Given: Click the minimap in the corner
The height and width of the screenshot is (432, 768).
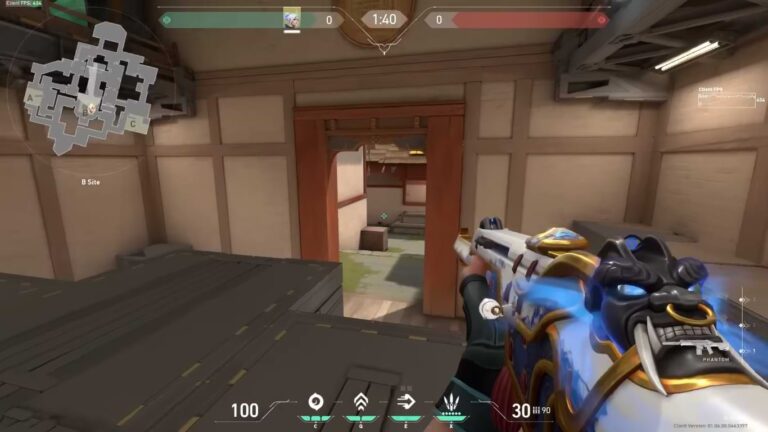Looking at the screenshot, I should pyautogui.click(x=92, y=88).
